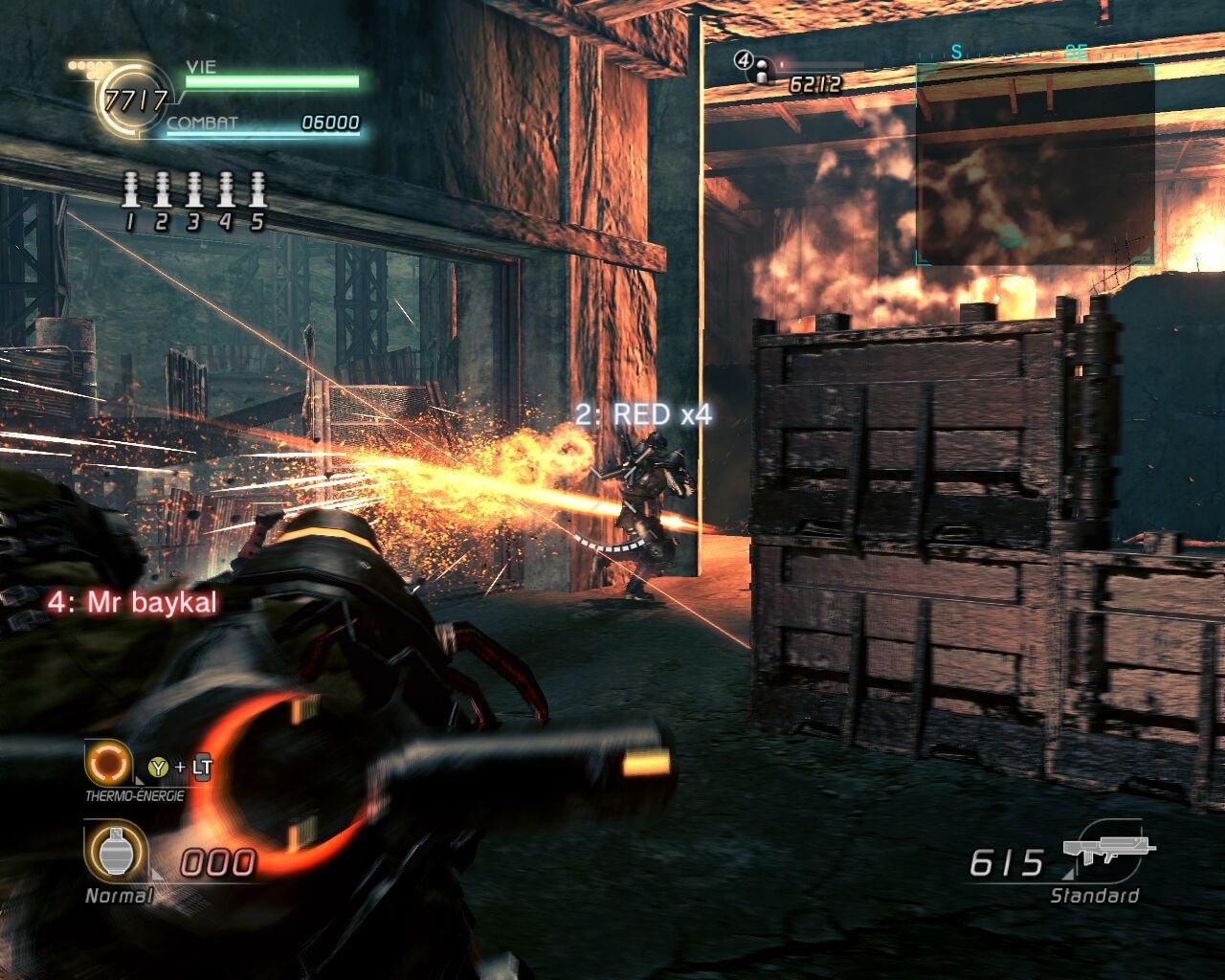This screenshot has width=1225, height=980.
Task: Select data post marker number 1
Action: tap(131, 189)
